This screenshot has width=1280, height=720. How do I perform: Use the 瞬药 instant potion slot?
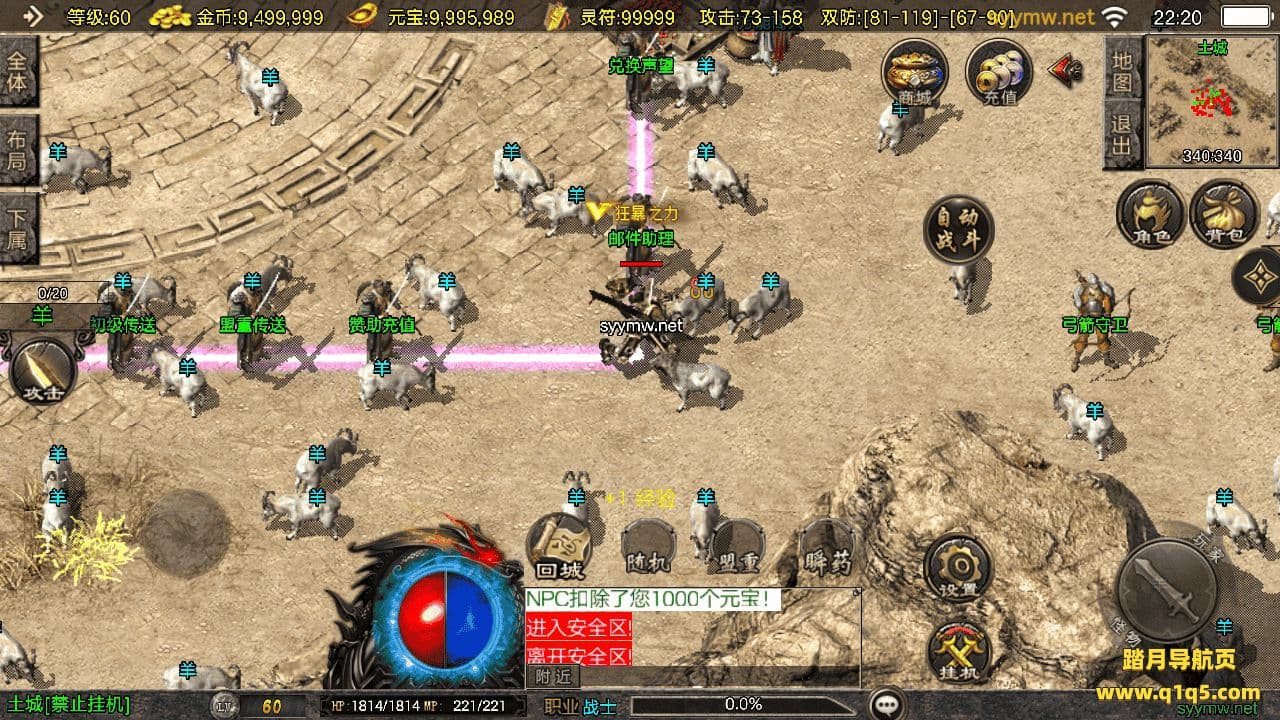tap(827, 547)
